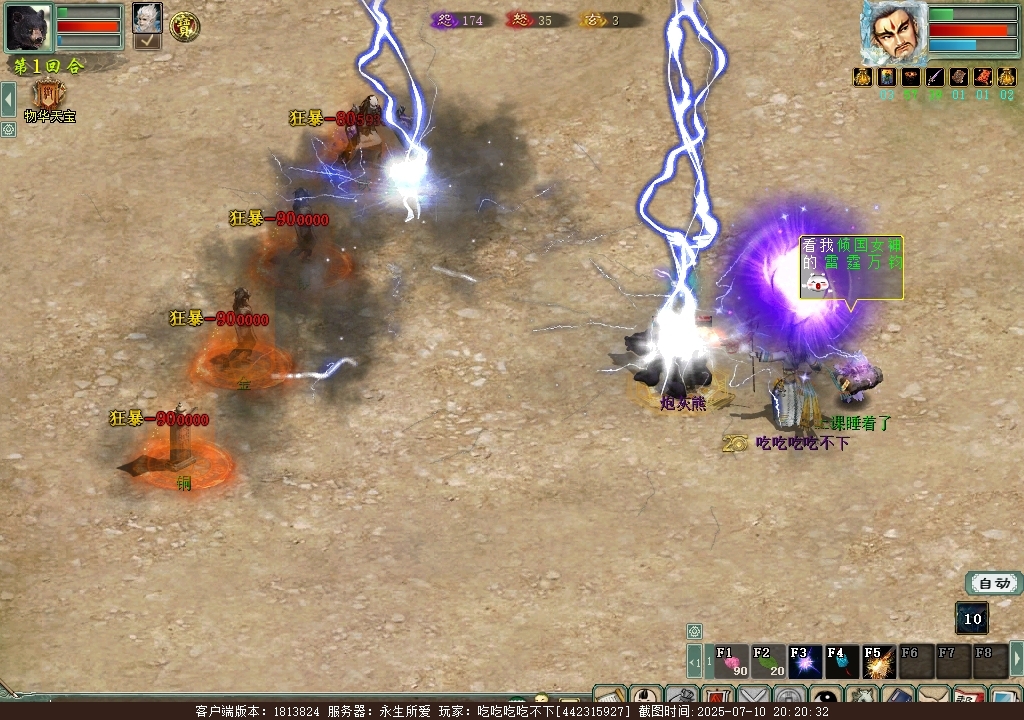1024x720 pixels.
Task: Inspect the red scroll buff icon
Action: coord(983,77)
